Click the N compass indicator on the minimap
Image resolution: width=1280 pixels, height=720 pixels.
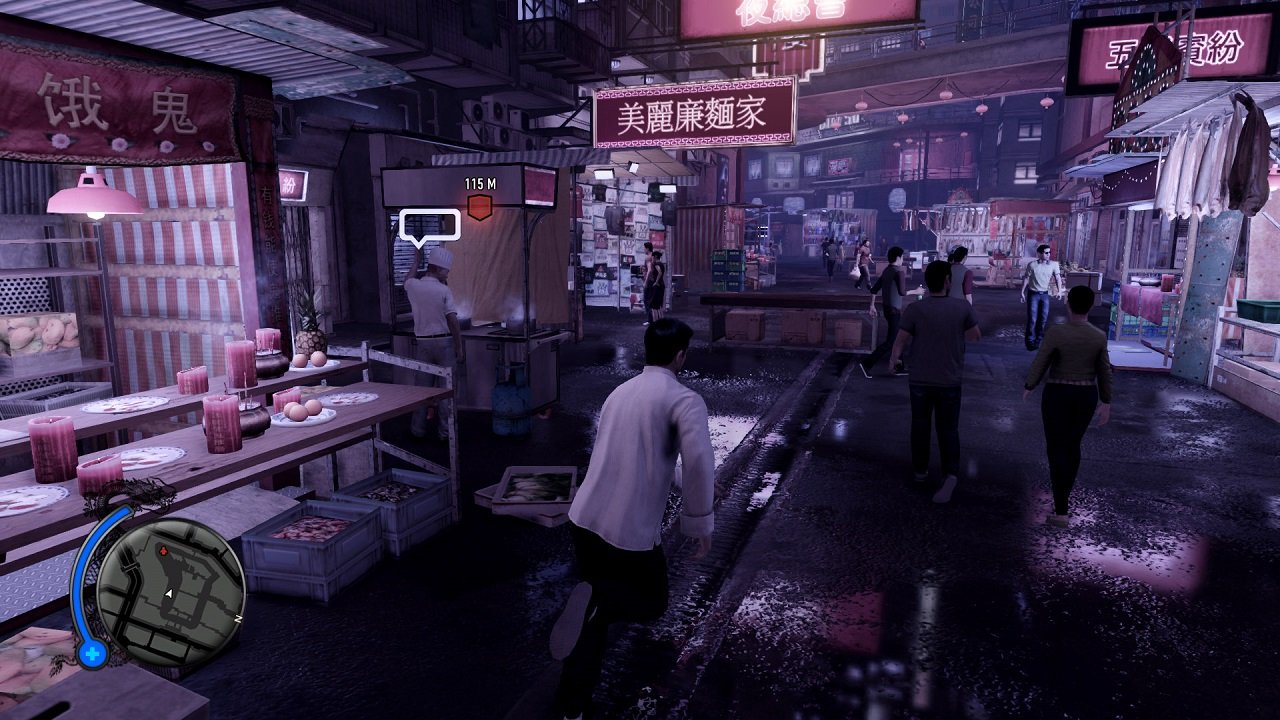pyautogui.click(x=238, y=620)
